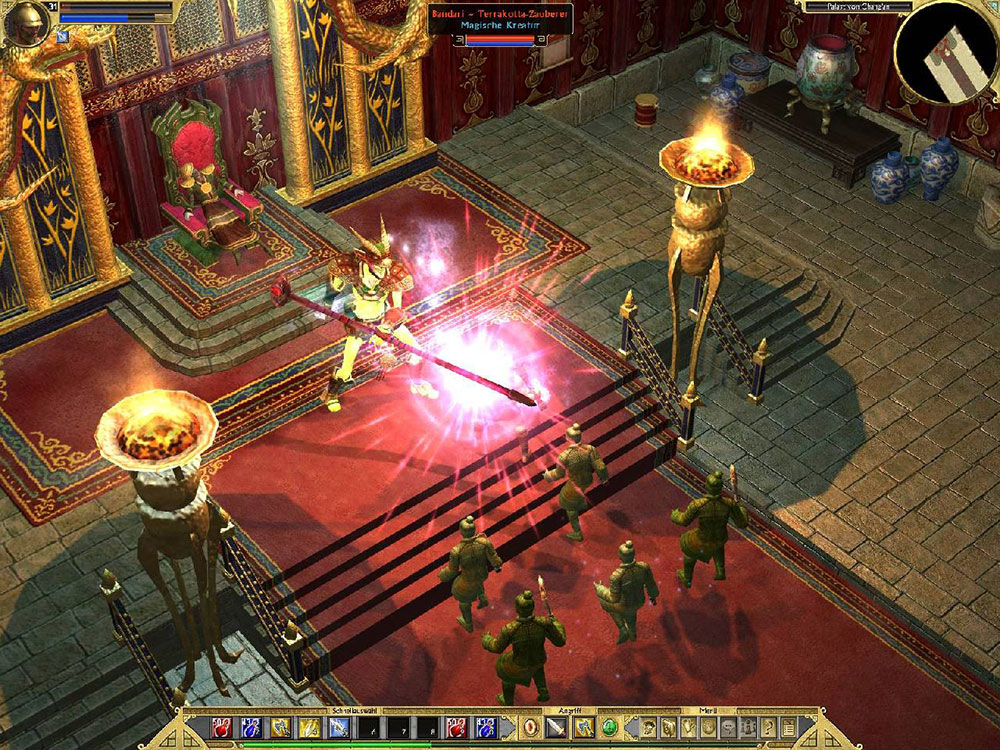The height and width of the screenshot is (750, 1000).
Task: Open help with the question mark icon
Action: pos(771,727)
